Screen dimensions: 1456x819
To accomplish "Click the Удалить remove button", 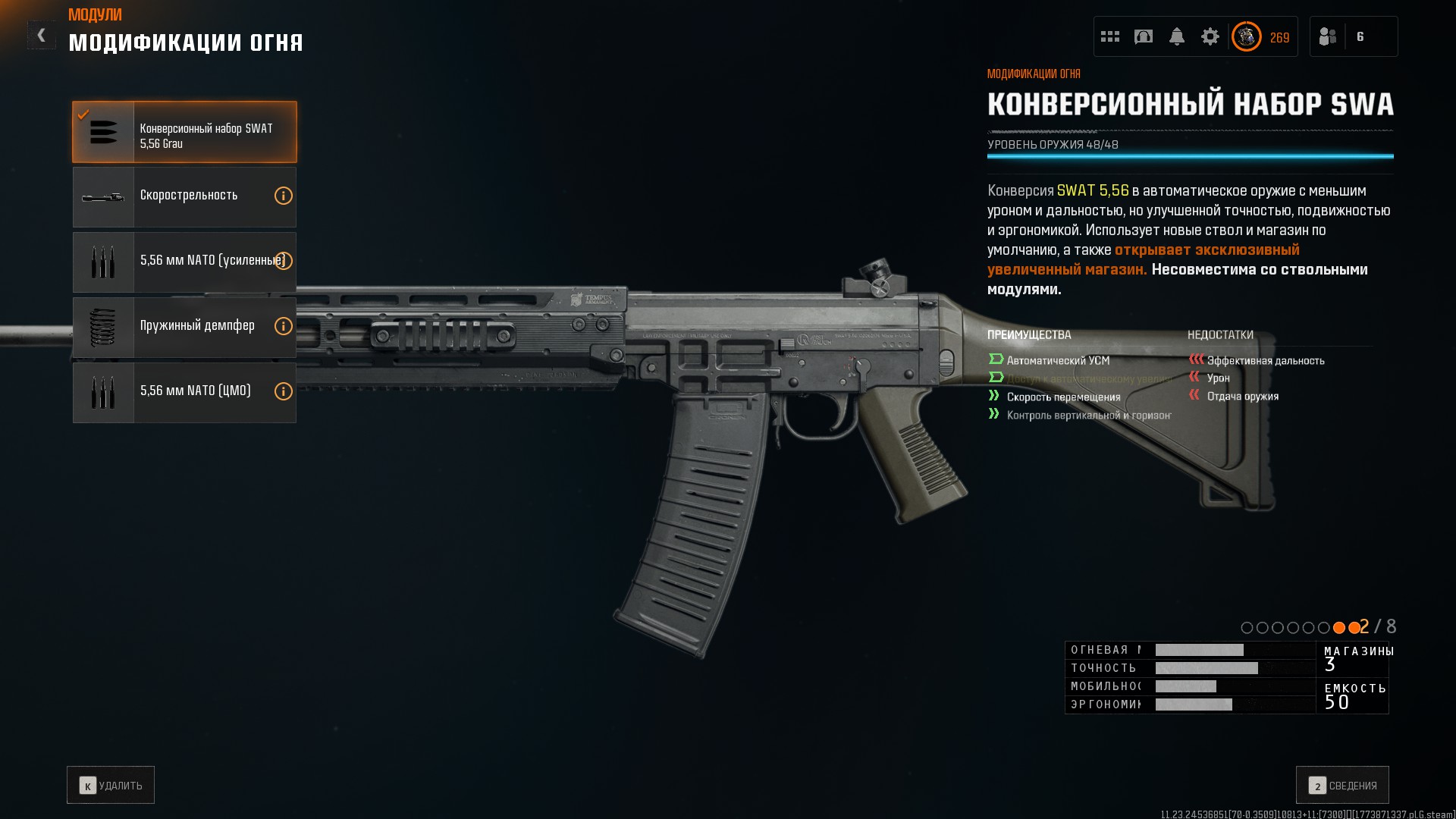I will coord(111,785).
